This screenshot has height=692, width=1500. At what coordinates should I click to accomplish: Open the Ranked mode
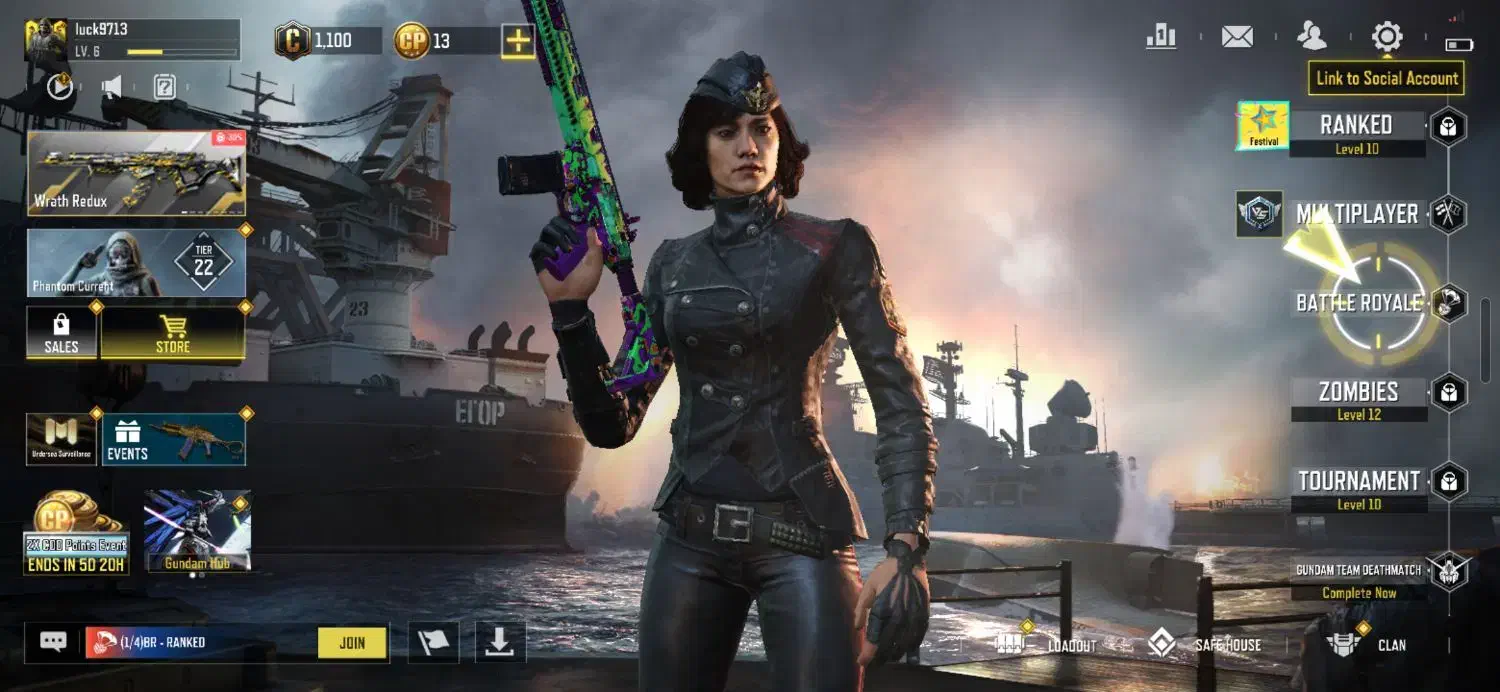point(1356,126)
